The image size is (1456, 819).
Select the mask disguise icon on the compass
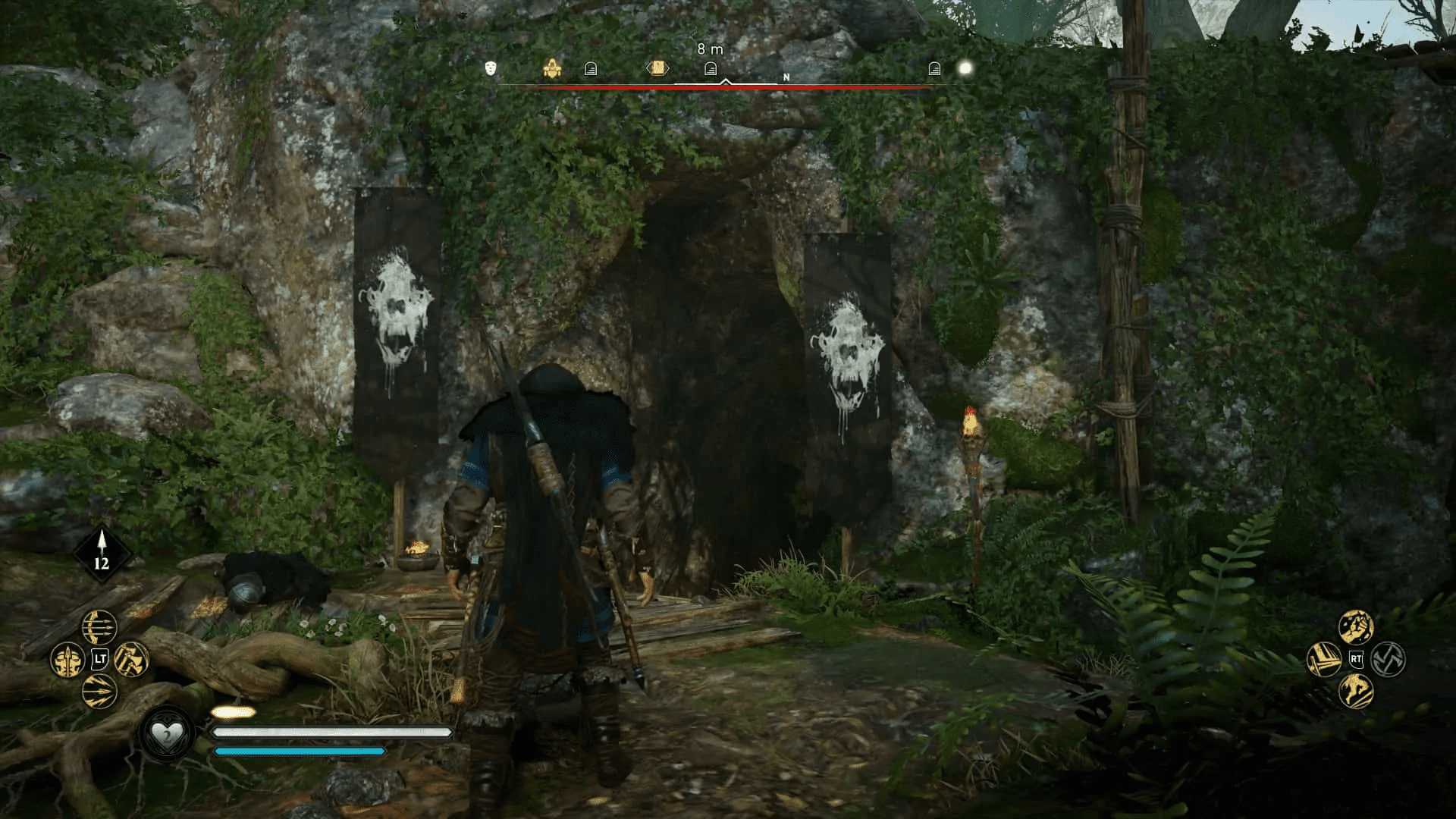click(489, 68)
